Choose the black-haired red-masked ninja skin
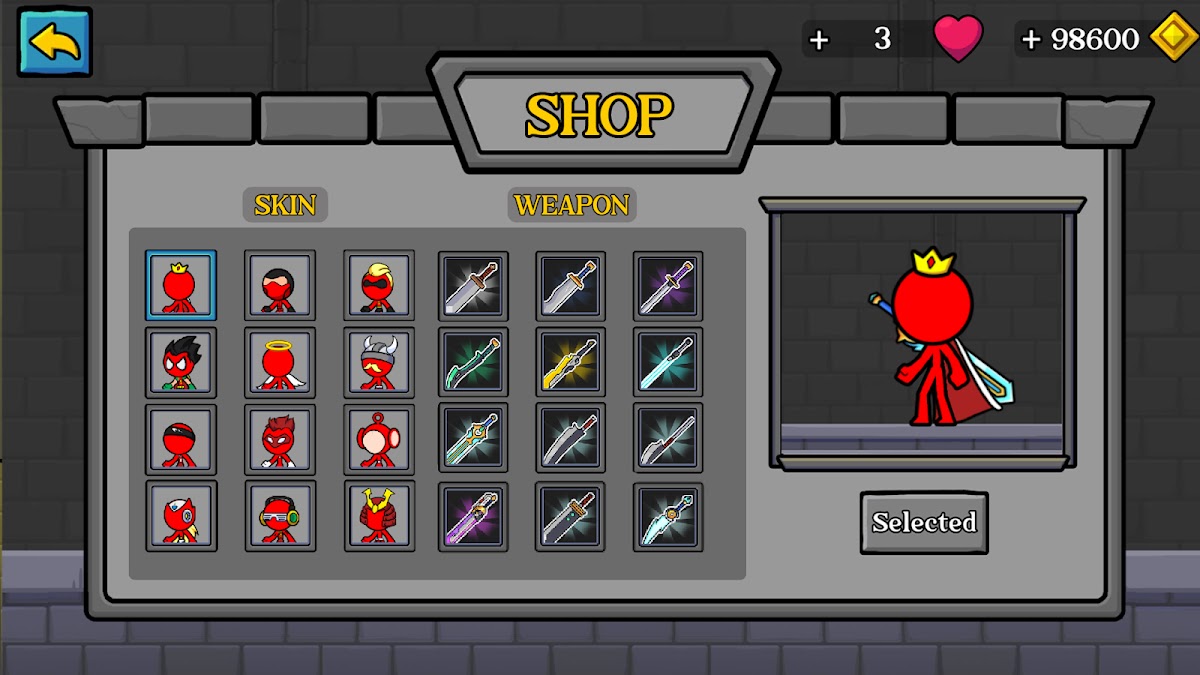The height and width of the screenshot is (675, 1200). tap(280, 285)
